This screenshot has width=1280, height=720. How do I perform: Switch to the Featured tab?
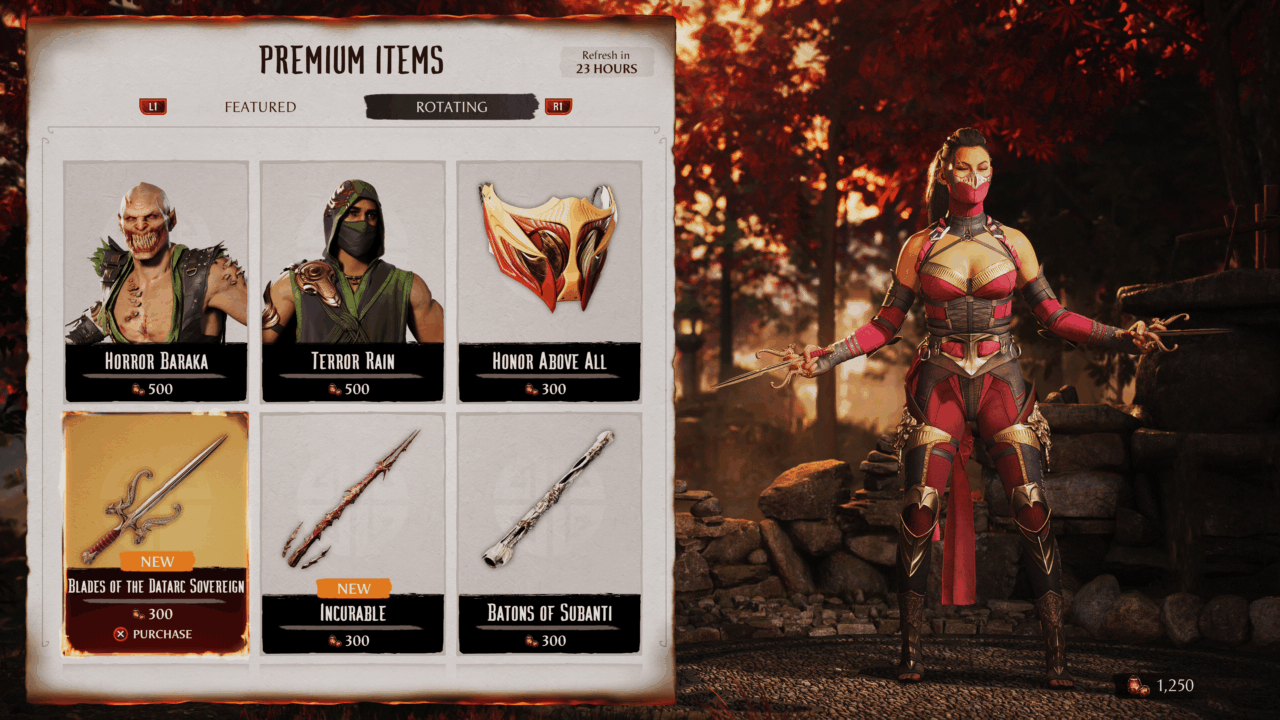(260, 107)
